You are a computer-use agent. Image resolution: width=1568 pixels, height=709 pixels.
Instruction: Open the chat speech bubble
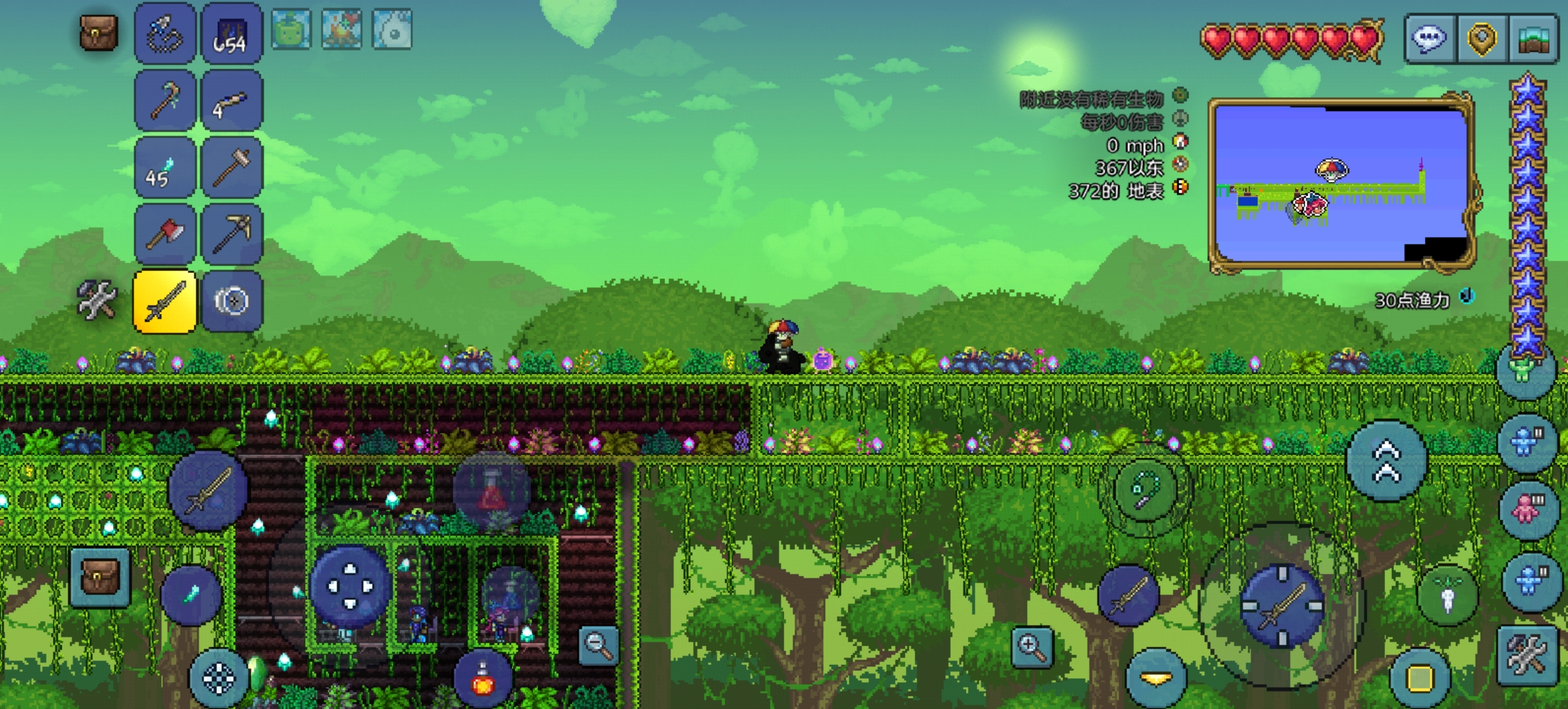pyautogui.click(x=1430, y=38)
